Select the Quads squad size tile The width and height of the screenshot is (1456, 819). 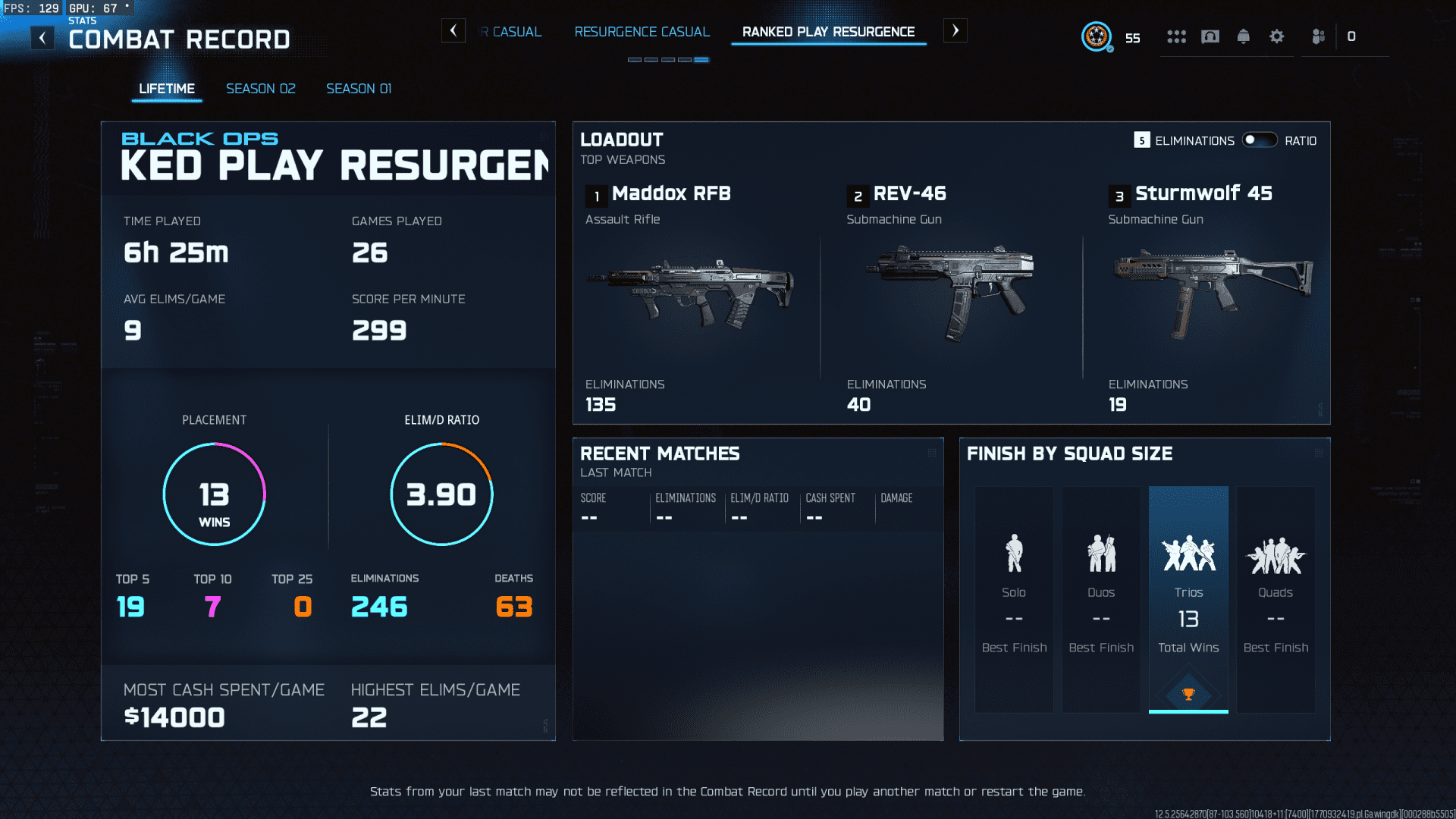[1276, 599]
